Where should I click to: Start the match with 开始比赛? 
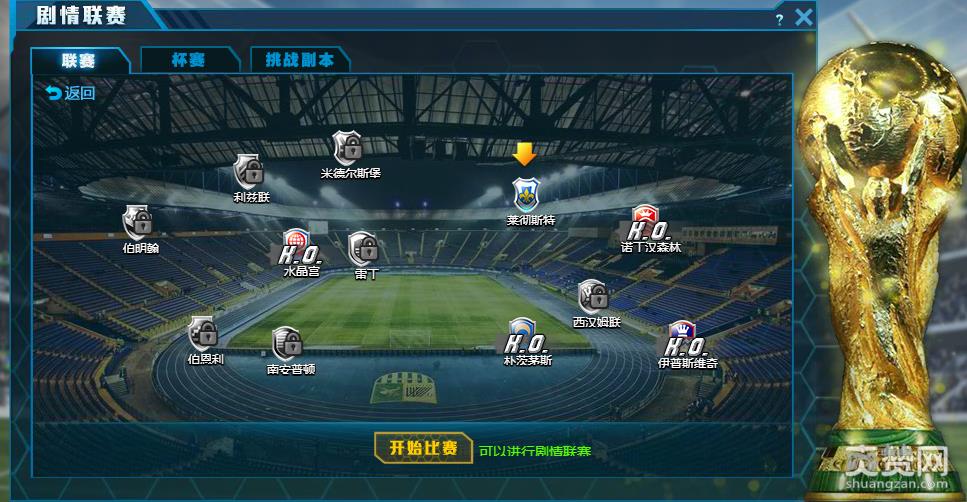(424, 448)
